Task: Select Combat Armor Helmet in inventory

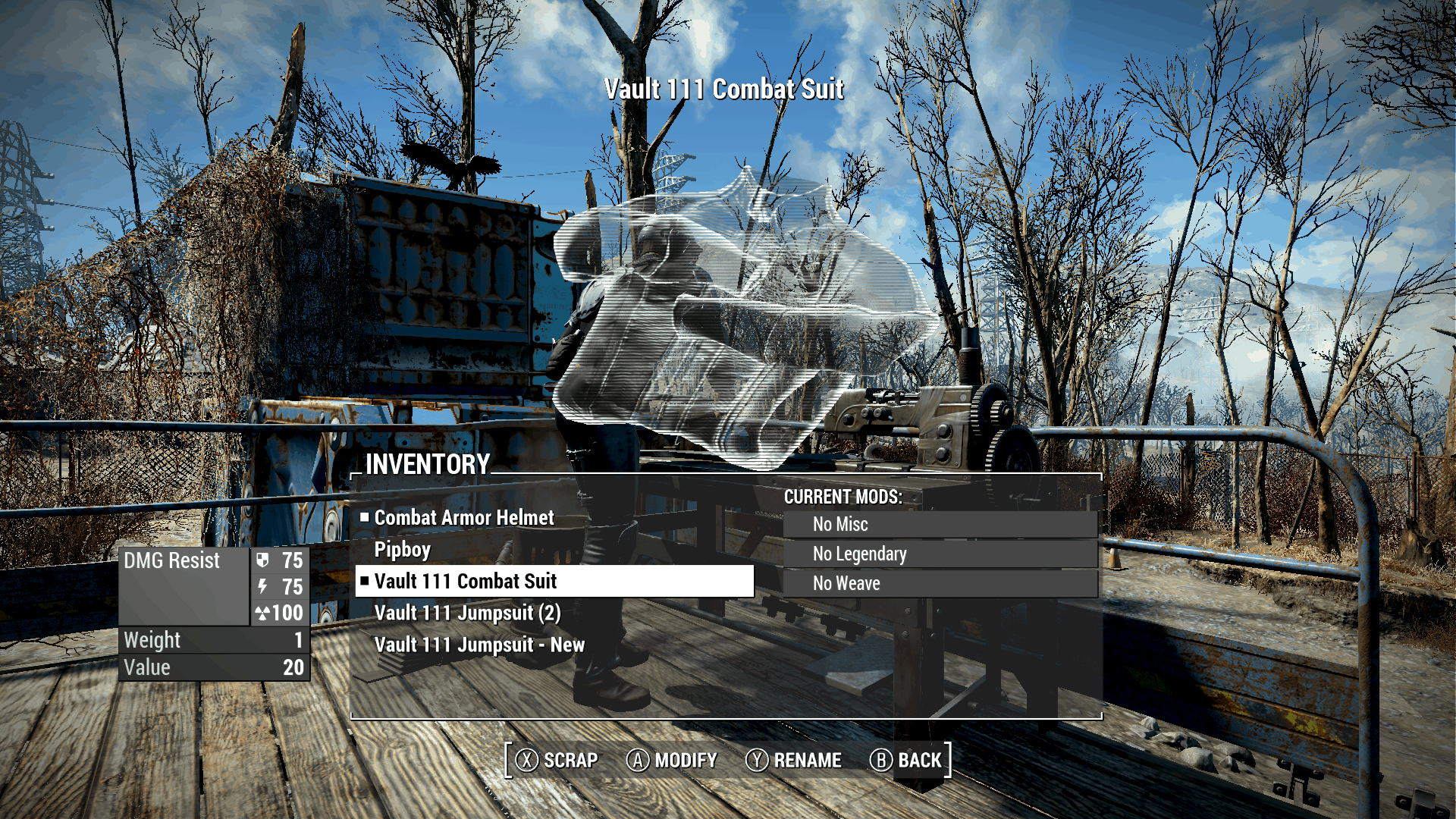Action: tap(464, 518)
